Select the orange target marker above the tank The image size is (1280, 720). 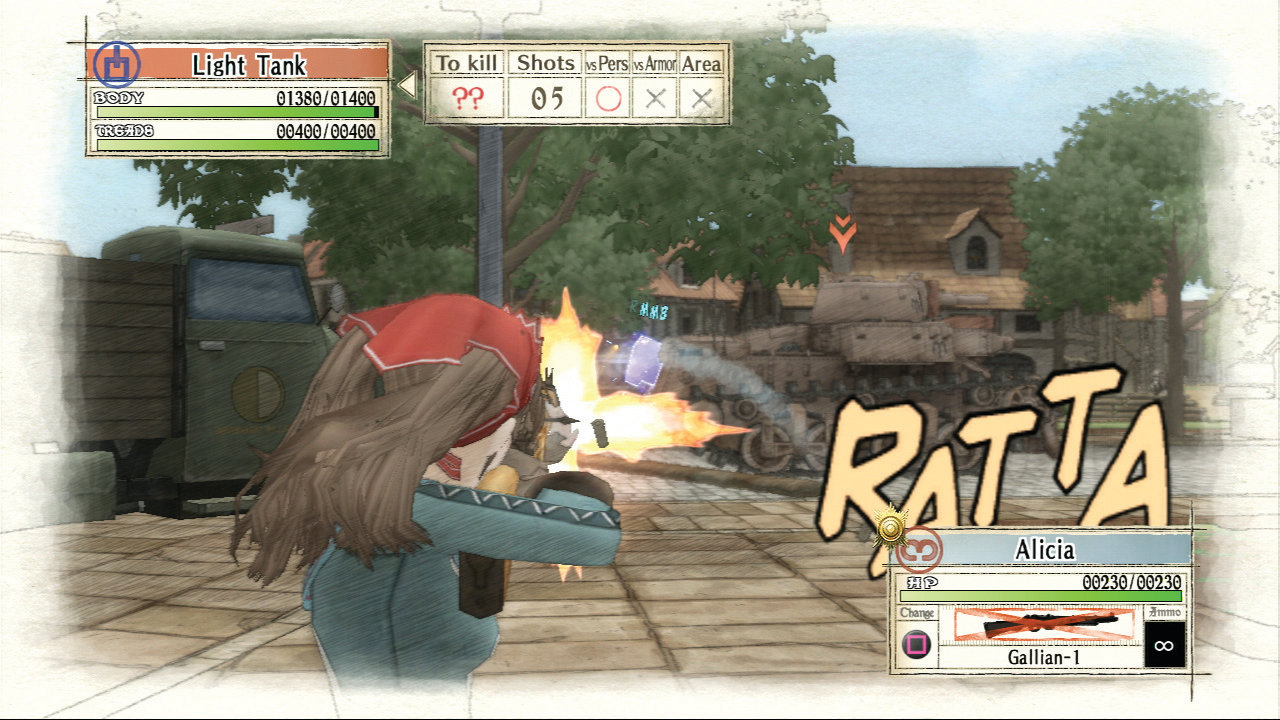(x=842, y=235)
